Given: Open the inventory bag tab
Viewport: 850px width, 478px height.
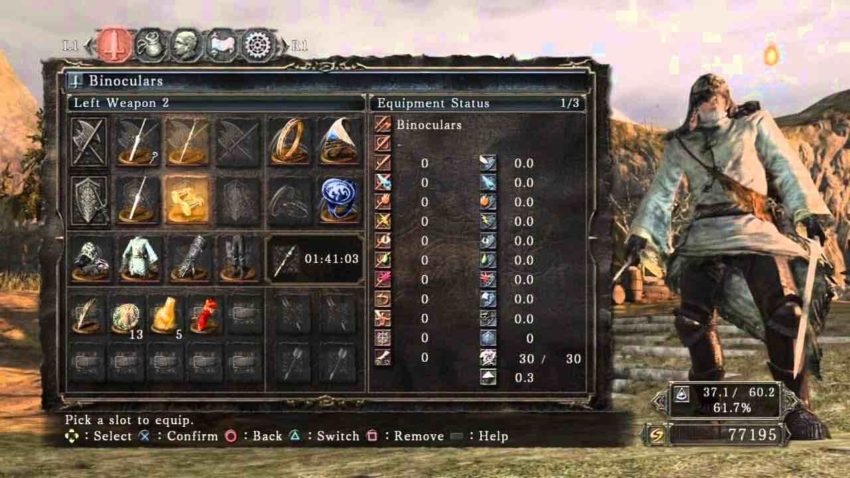Looking at the screenshot, I should (150, 44).
